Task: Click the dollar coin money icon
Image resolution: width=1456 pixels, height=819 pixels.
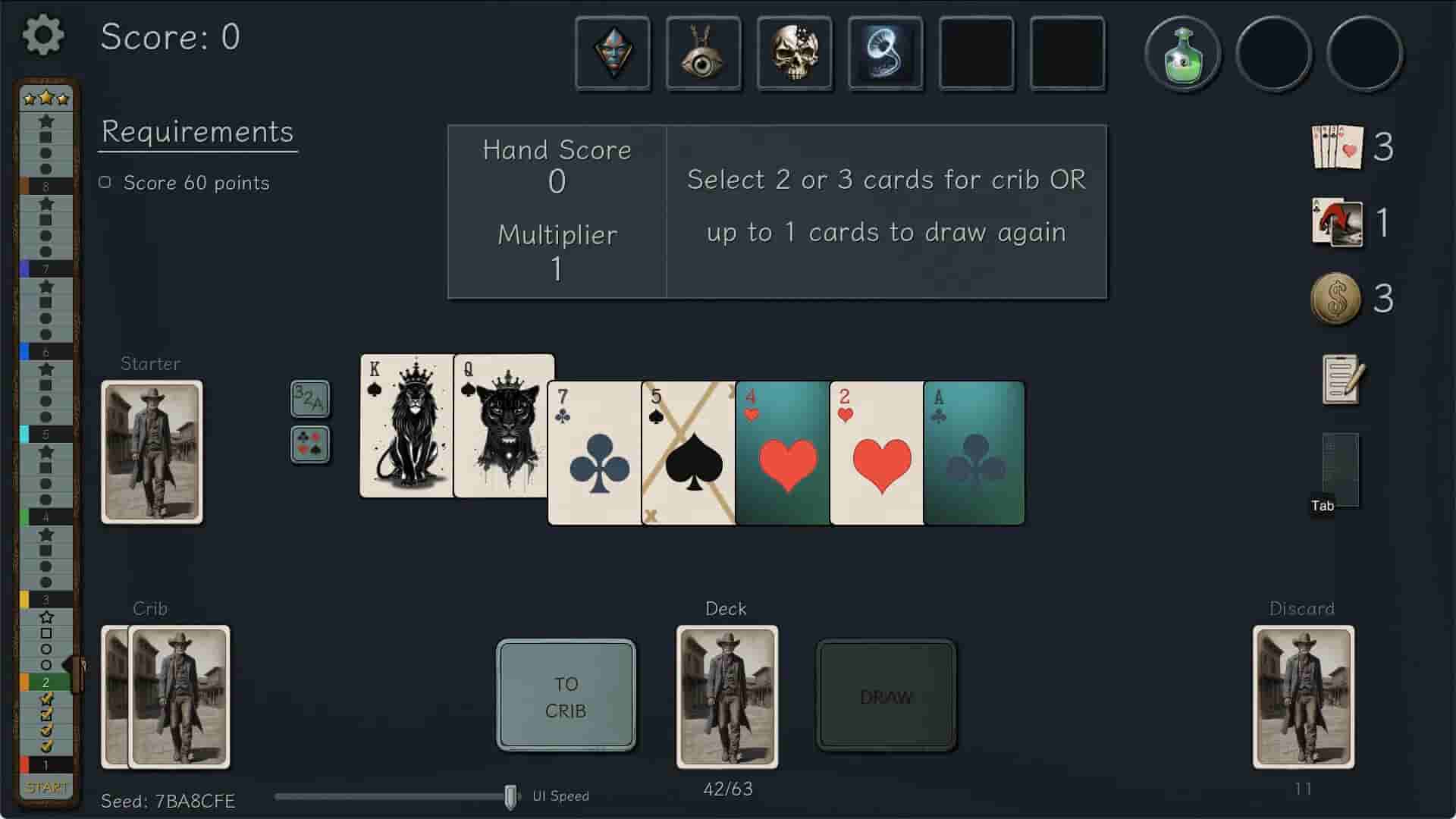Action: (1338, 299)
